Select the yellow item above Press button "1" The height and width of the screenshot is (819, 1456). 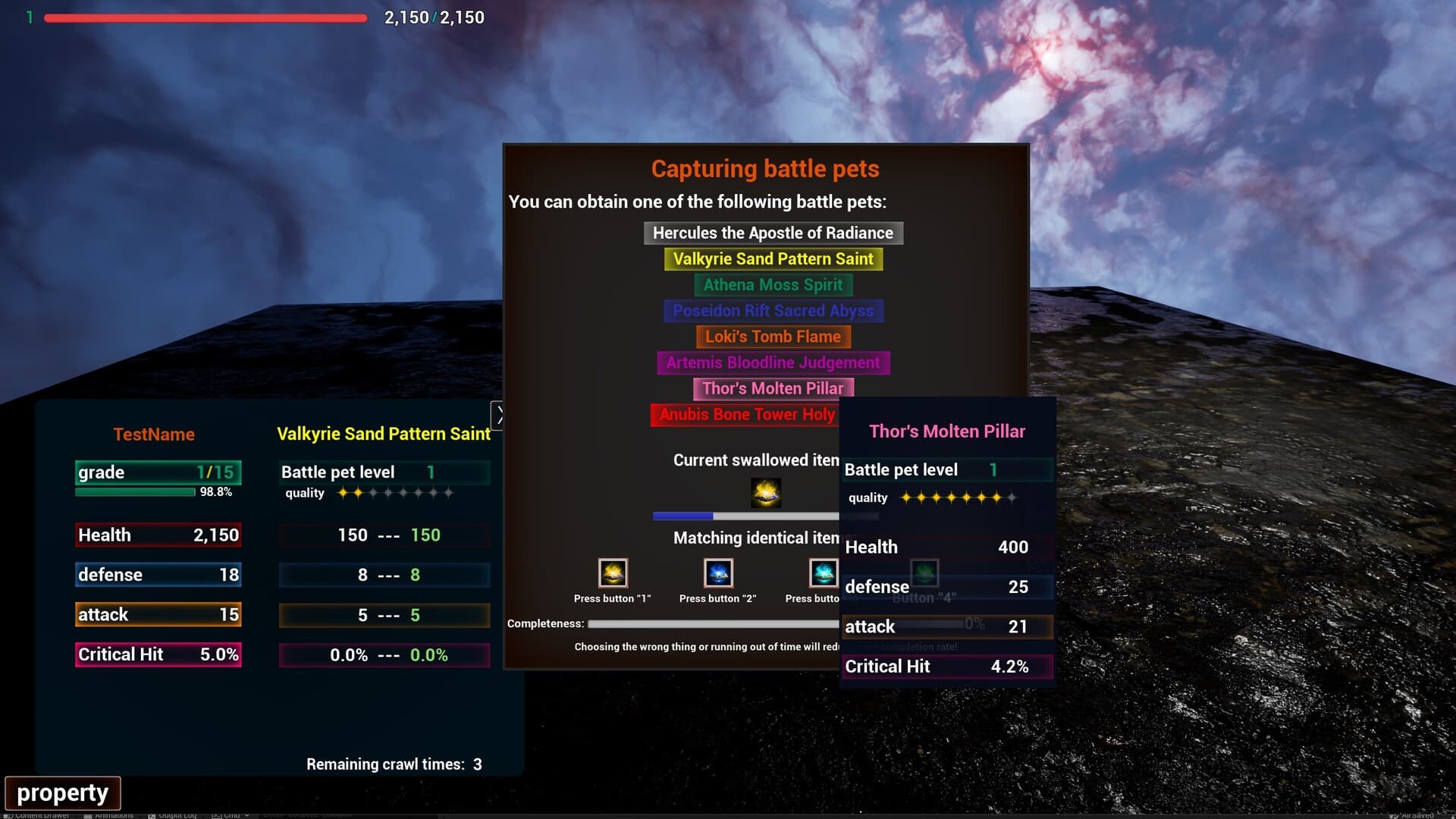(x=612, y=573)
